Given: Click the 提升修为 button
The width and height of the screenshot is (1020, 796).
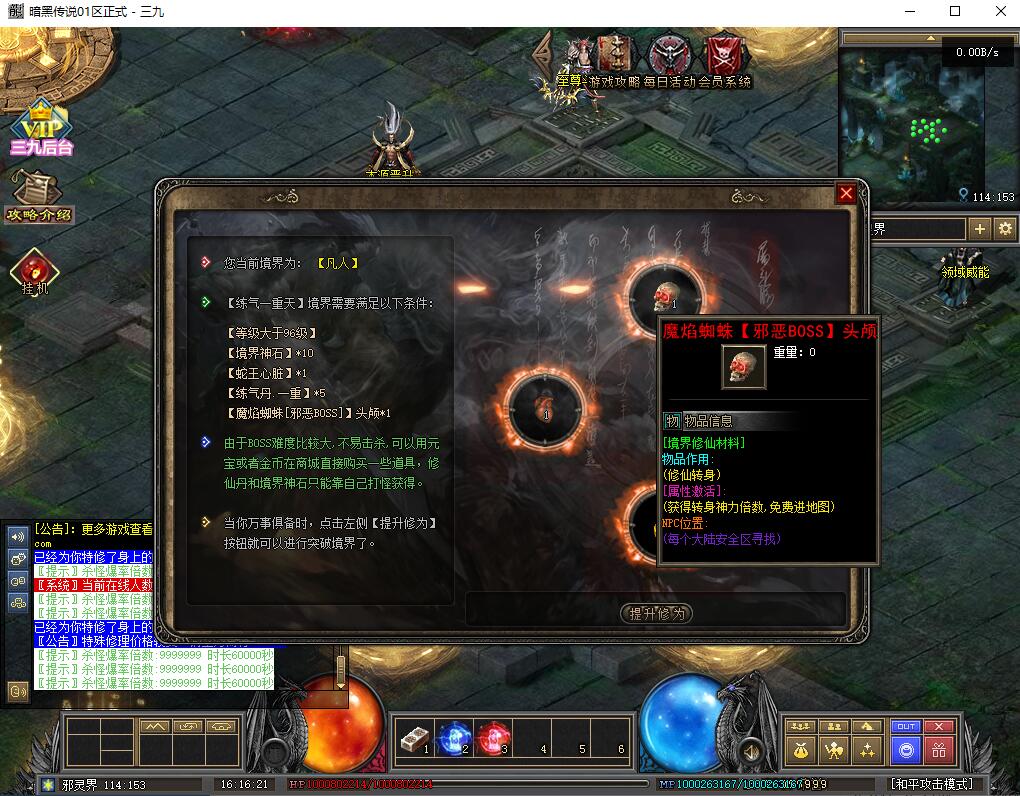Looking at the screenshot, I should pos(656,613).
